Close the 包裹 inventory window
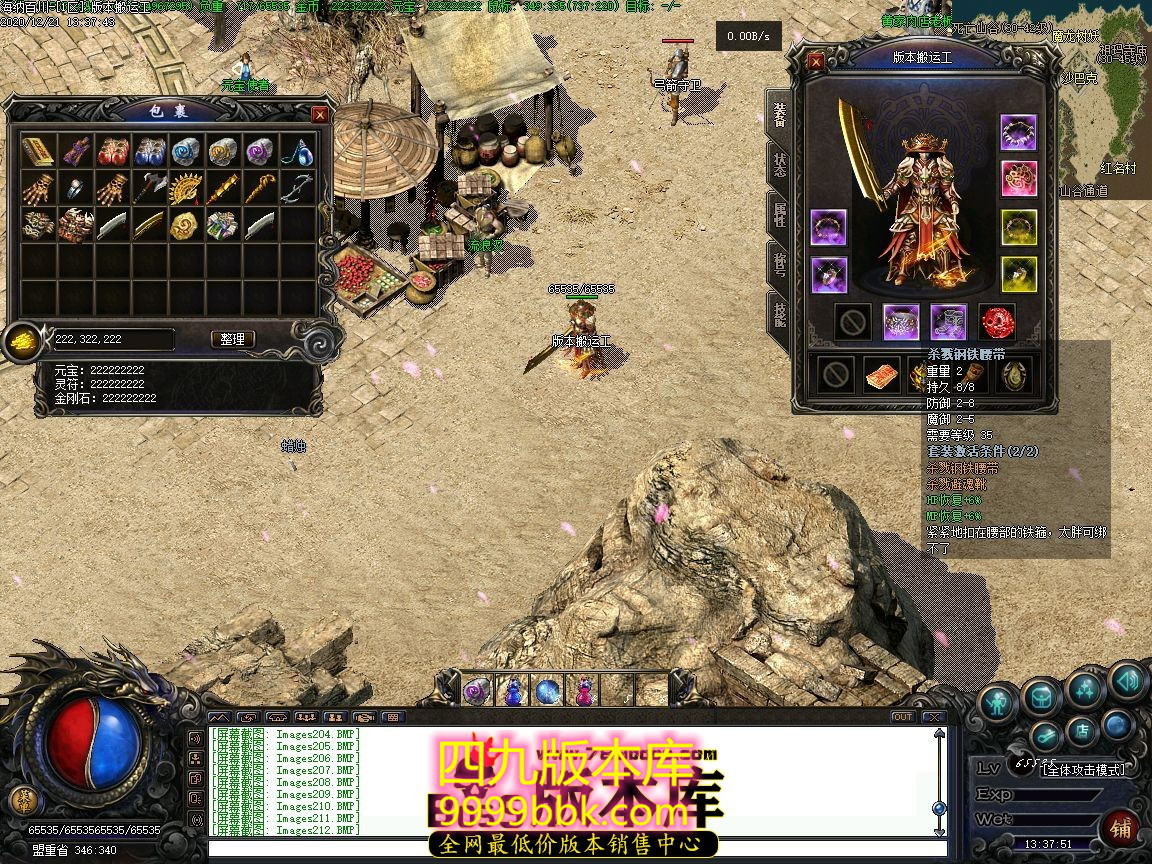Viewport: 1152px width, 864px height. point(320,115)
